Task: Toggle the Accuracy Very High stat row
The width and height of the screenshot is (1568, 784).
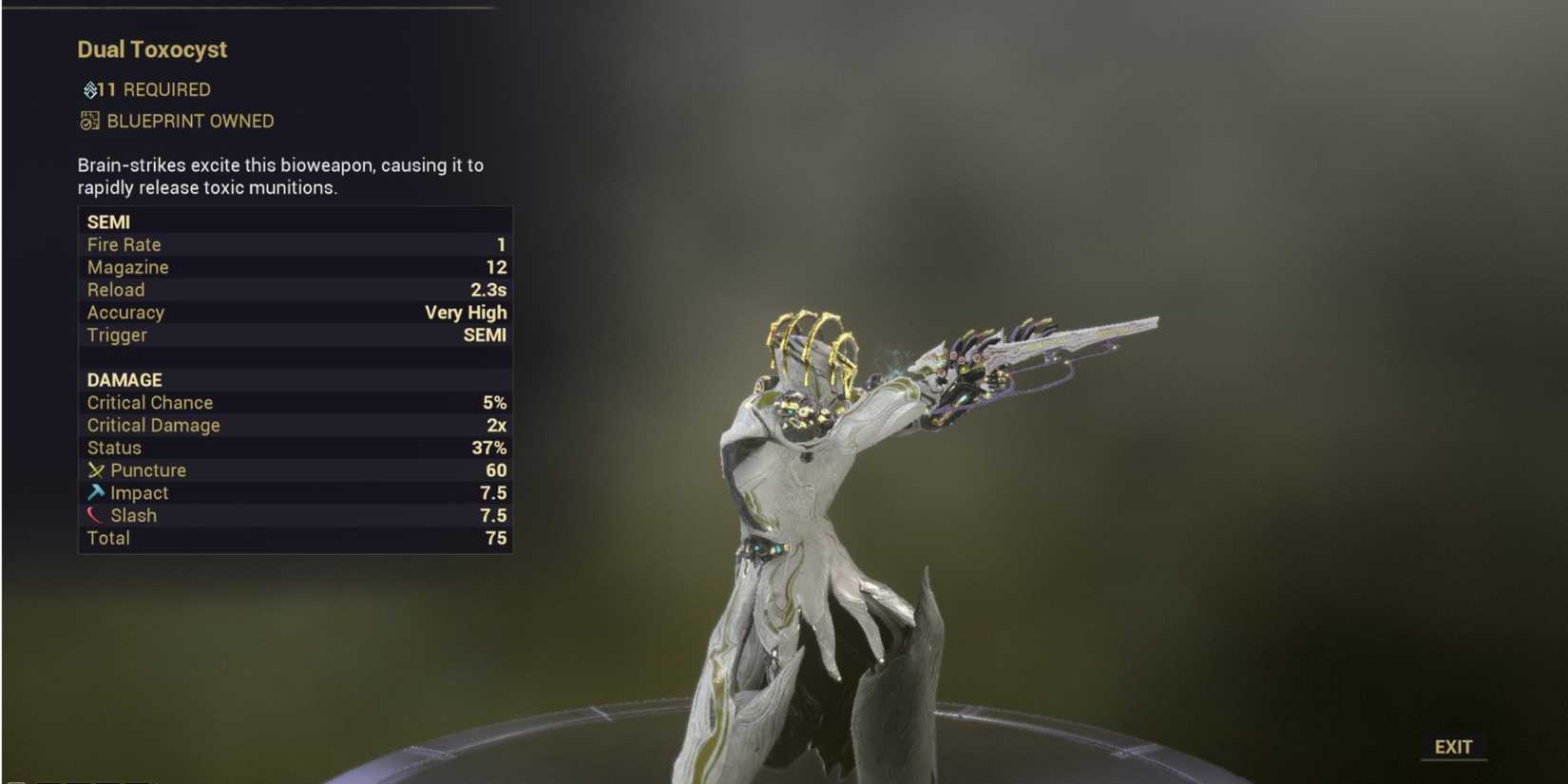Action: (x=295, y=312)
